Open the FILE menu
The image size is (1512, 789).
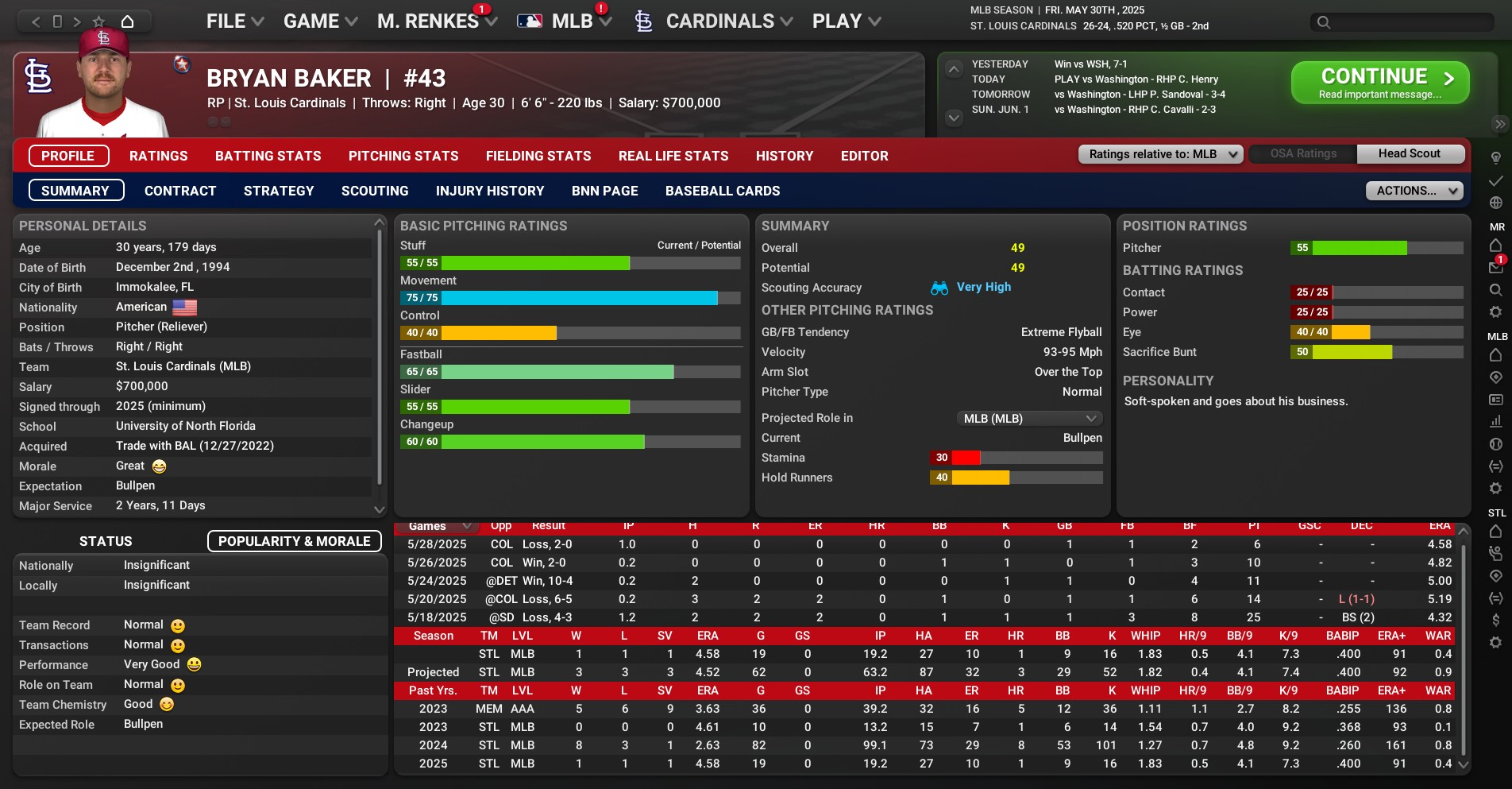point(234,21)
